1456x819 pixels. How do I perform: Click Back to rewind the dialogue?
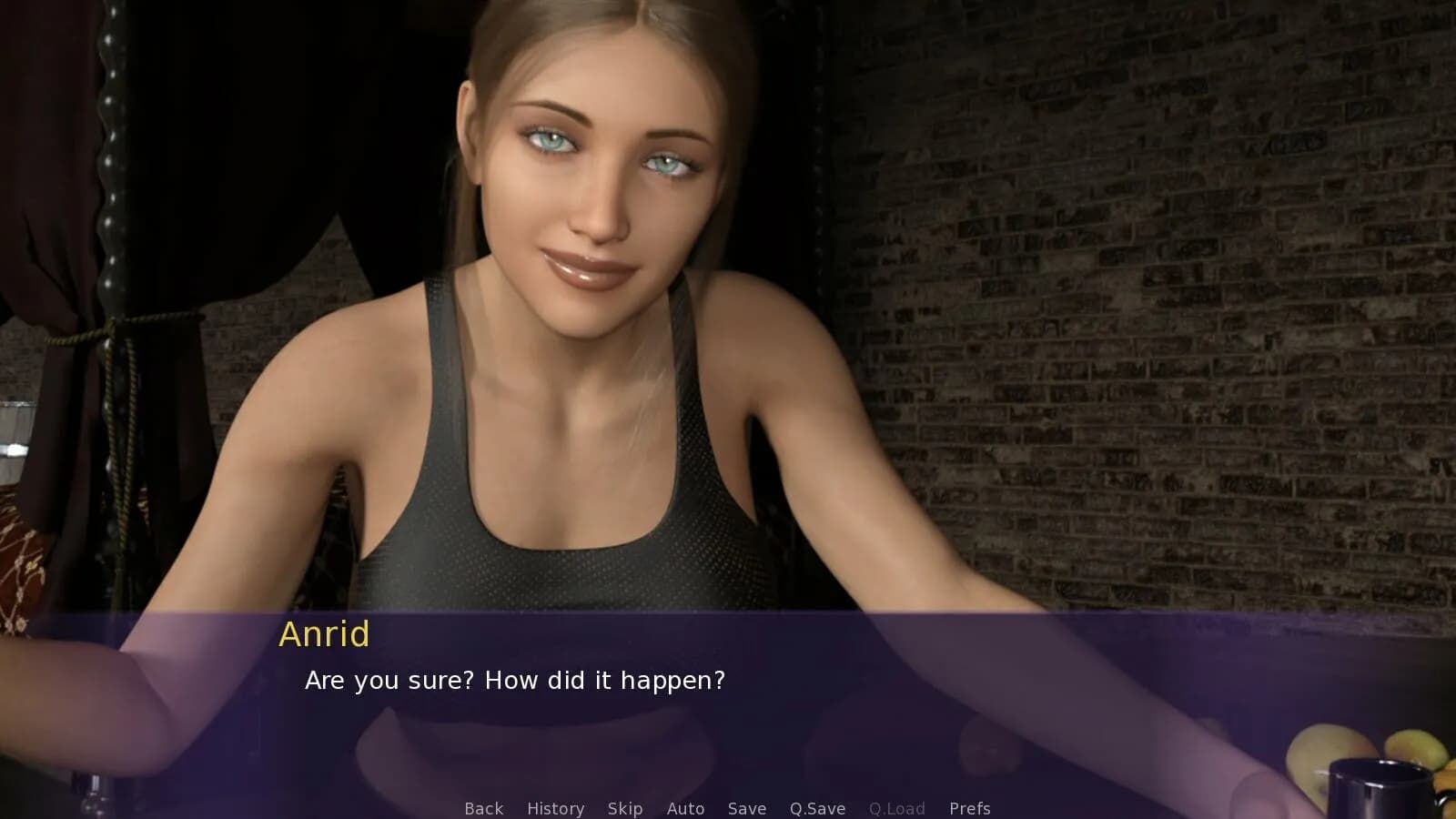point(483,808)
